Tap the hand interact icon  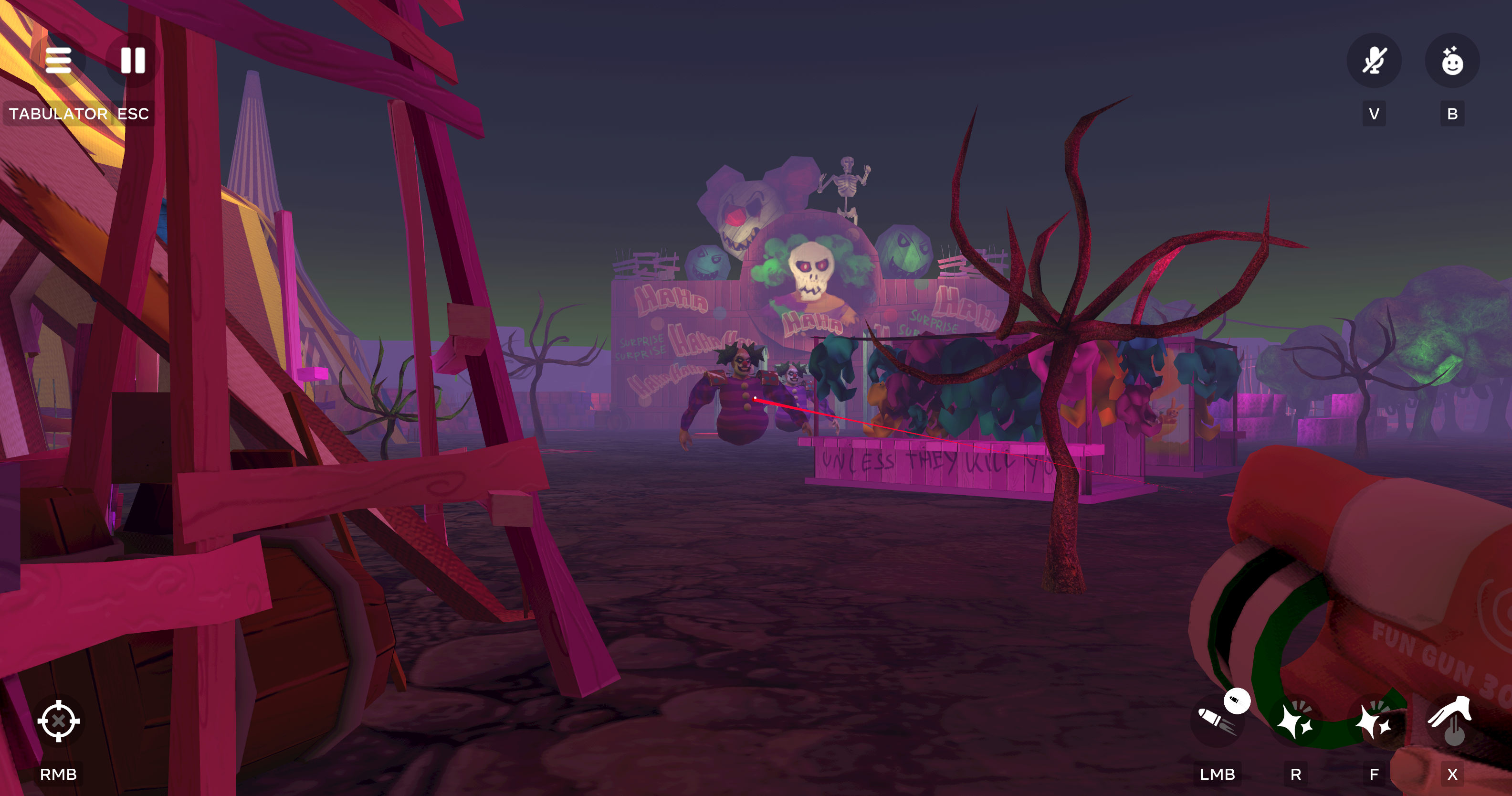1451,721
